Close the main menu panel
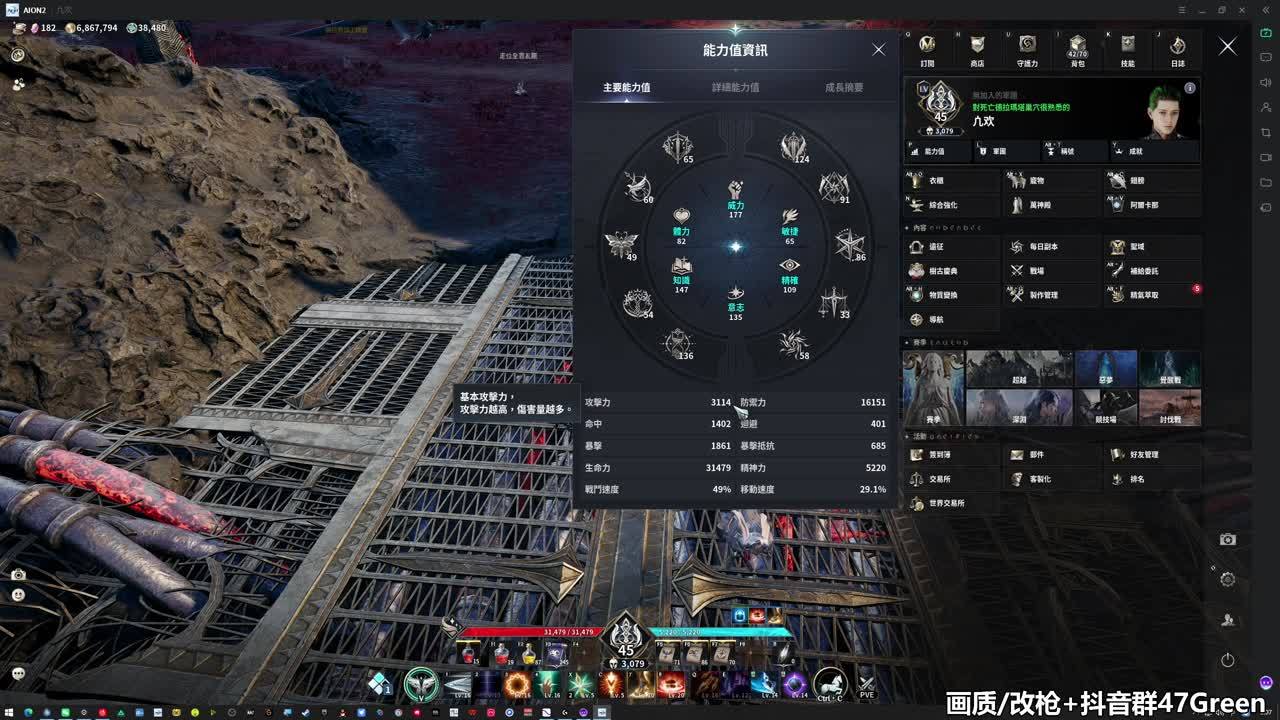Viewport: 1280px width, 720px height. pyautogui.click(x=1227, y=47)
